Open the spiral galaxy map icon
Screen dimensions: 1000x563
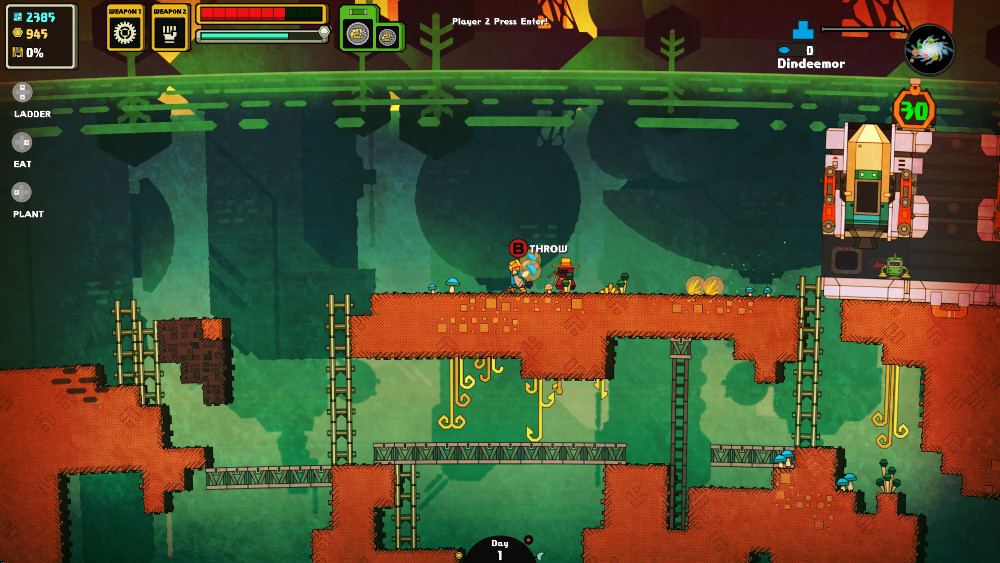click(x=929, y=49)
